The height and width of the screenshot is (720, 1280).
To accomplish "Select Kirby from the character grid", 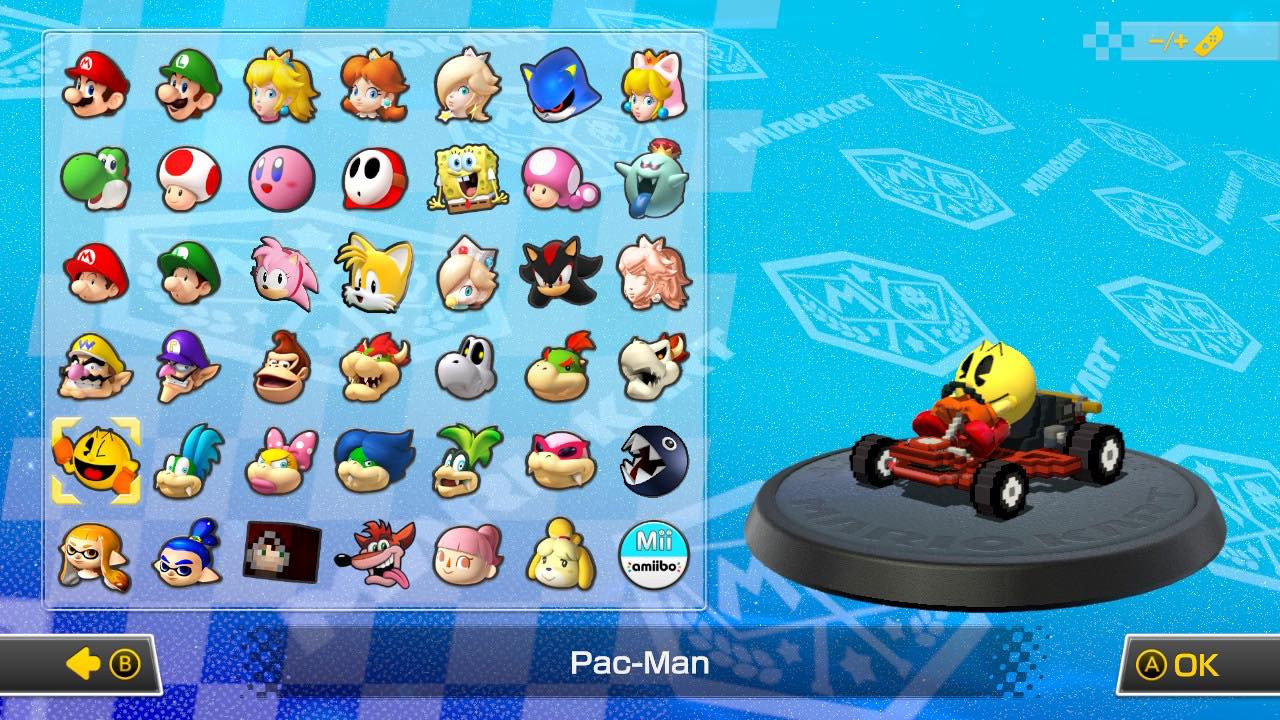I will pyautogui.click(x=283, y=180).
